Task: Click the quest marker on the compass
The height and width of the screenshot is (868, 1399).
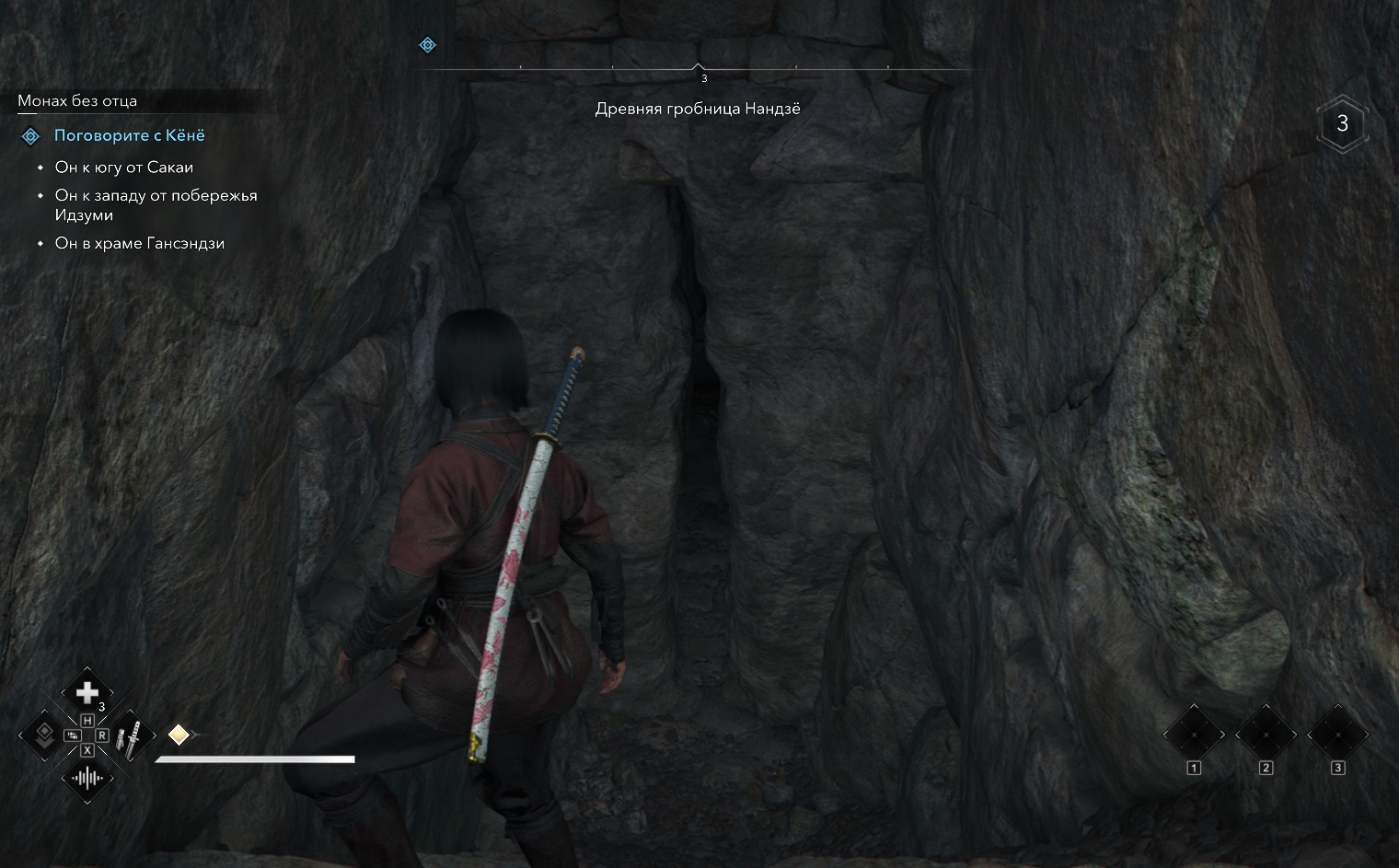Action: 427,45
